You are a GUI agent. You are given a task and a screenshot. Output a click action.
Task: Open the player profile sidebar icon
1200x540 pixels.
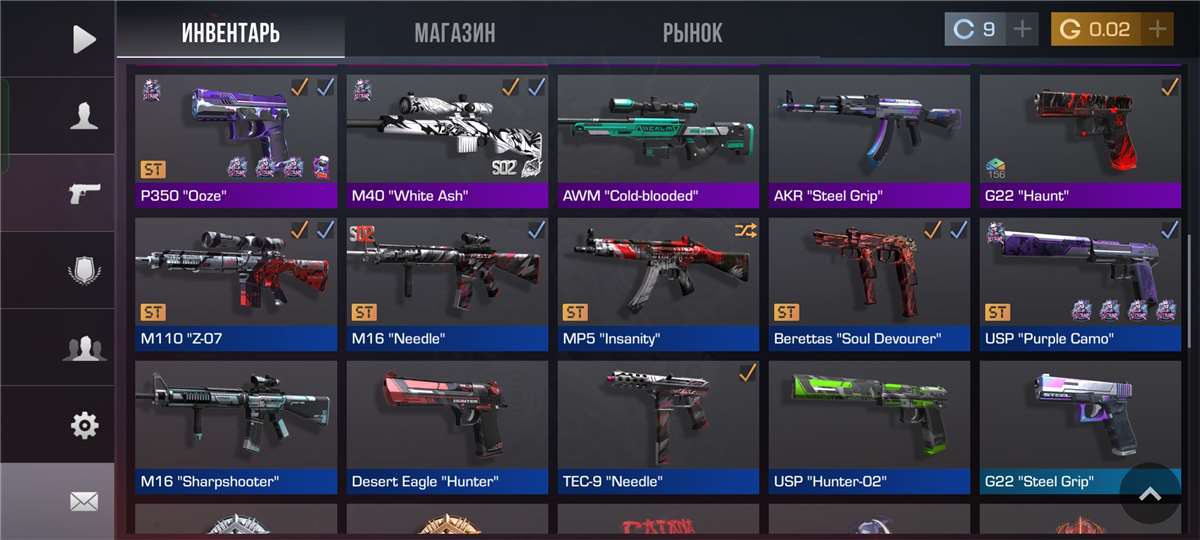point(84,116)
